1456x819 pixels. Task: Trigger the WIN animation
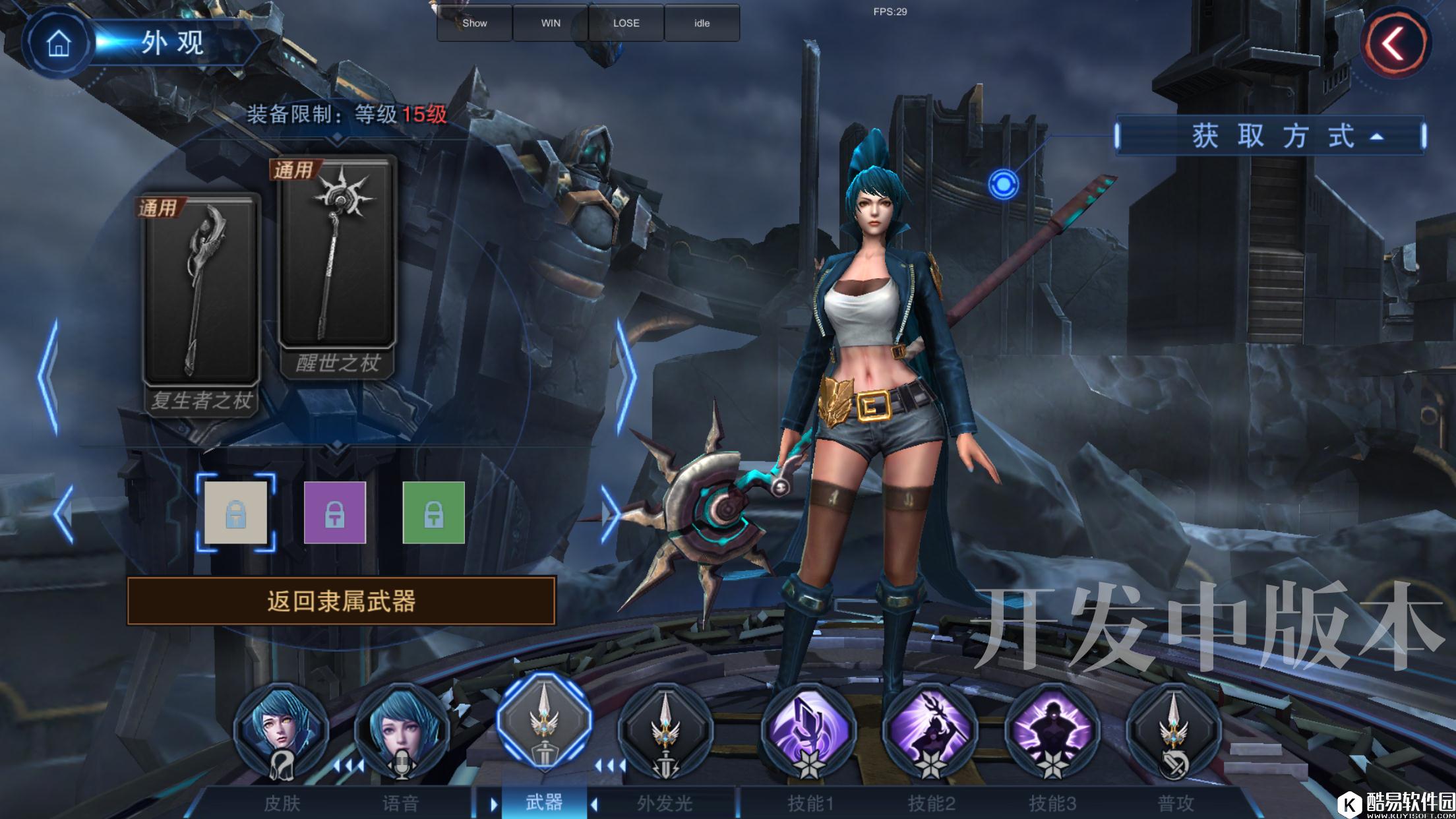pos(551,23)
